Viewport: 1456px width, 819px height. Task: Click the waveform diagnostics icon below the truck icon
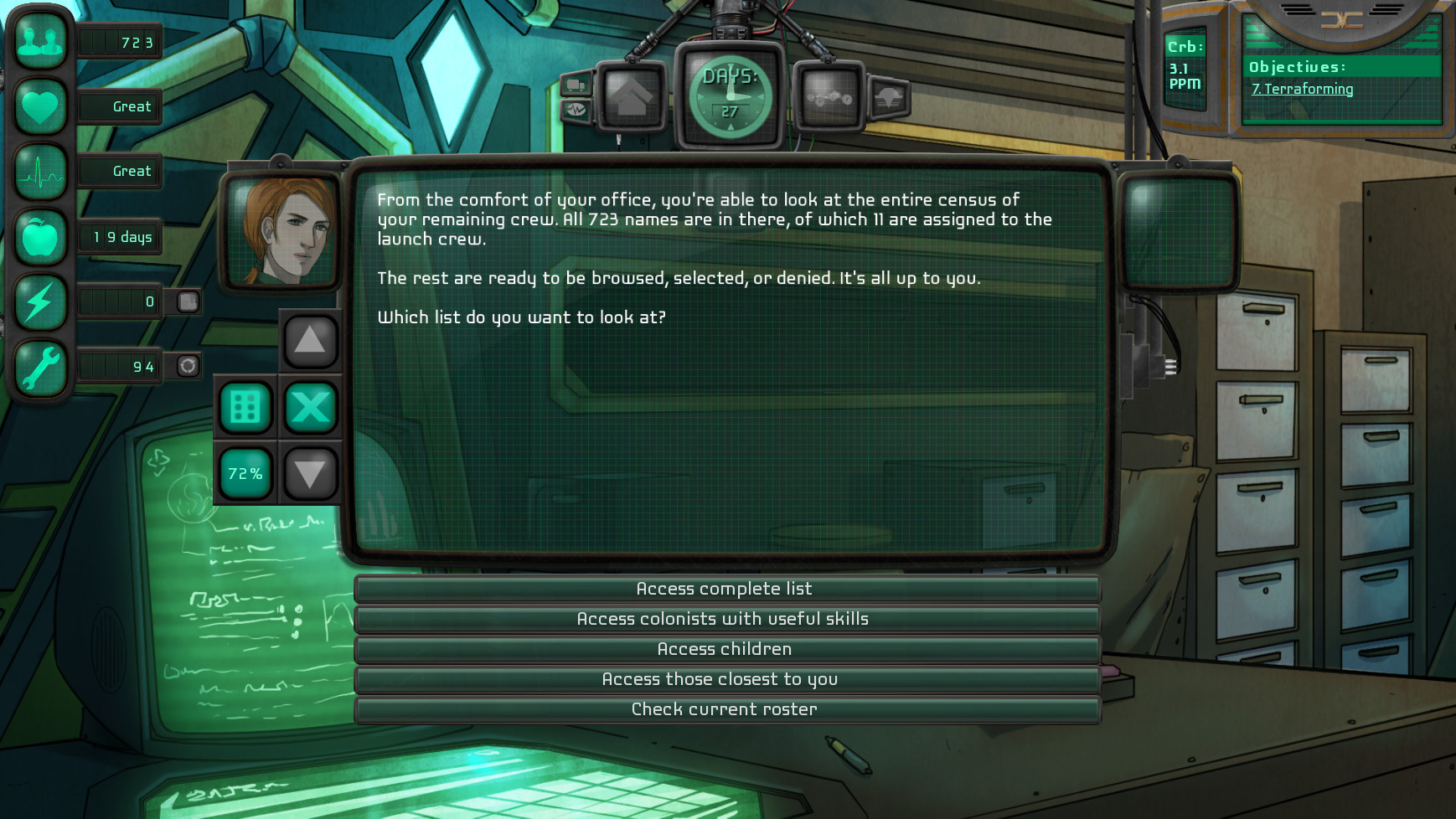tap(576, 110)
